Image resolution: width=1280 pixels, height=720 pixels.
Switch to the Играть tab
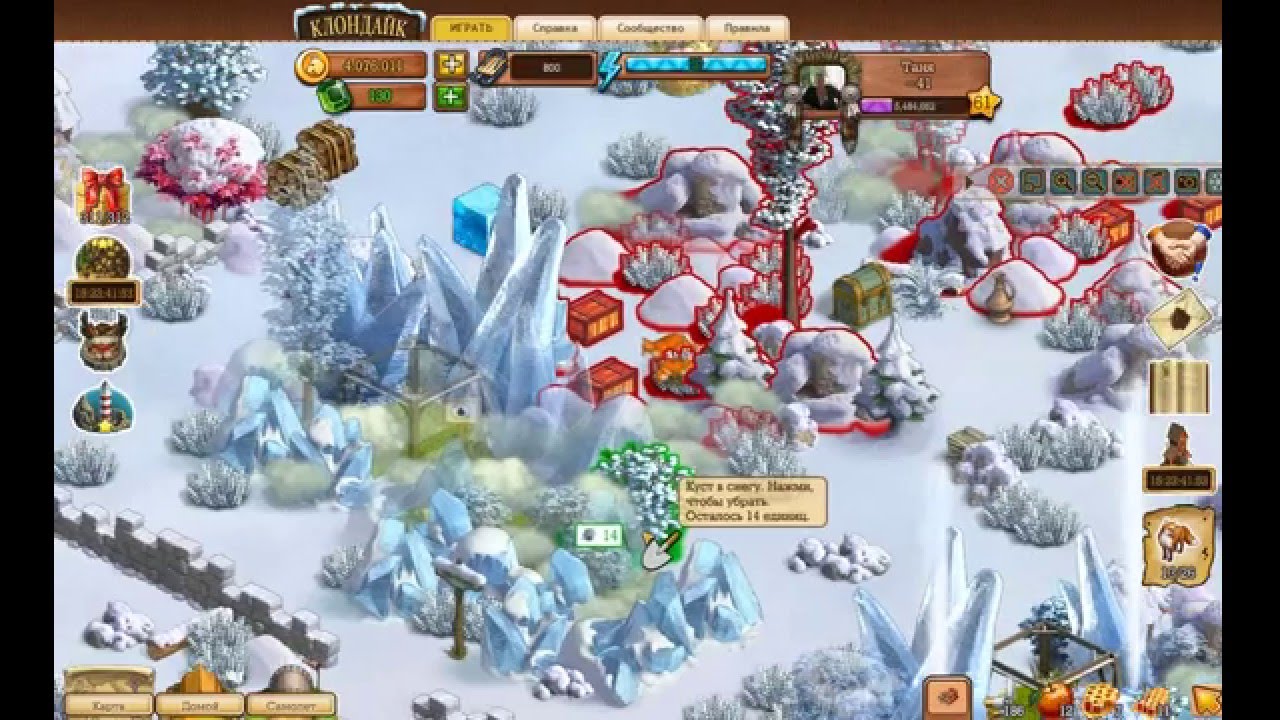[471, 28]
